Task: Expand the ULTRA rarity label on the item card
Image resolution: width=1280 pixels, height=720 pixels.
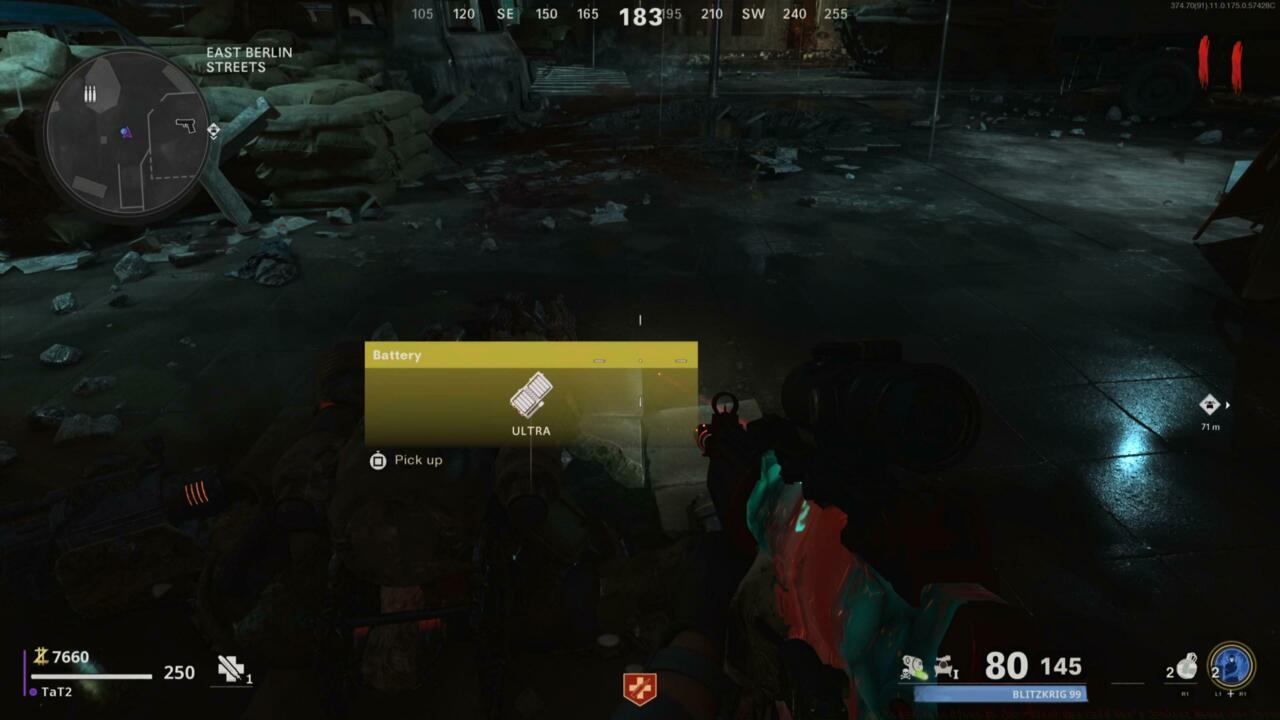Action: click(531, 431)
